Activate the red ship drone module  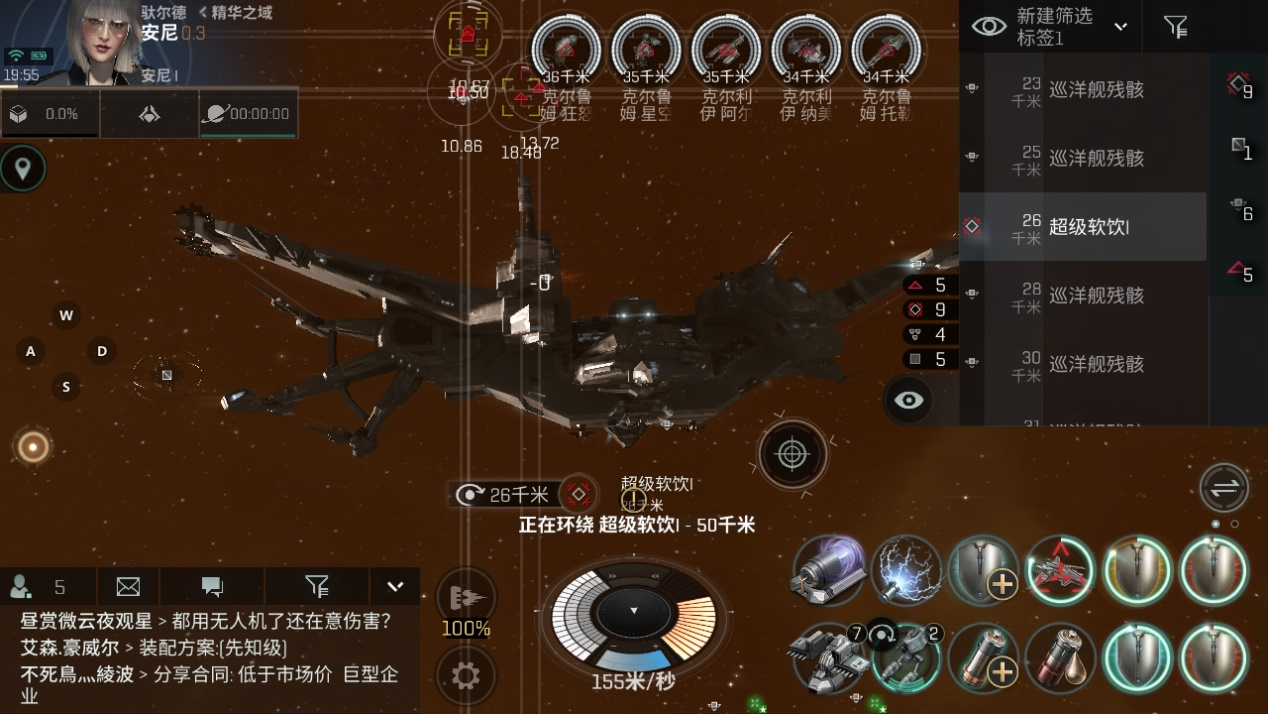(x=1060, y=571)
